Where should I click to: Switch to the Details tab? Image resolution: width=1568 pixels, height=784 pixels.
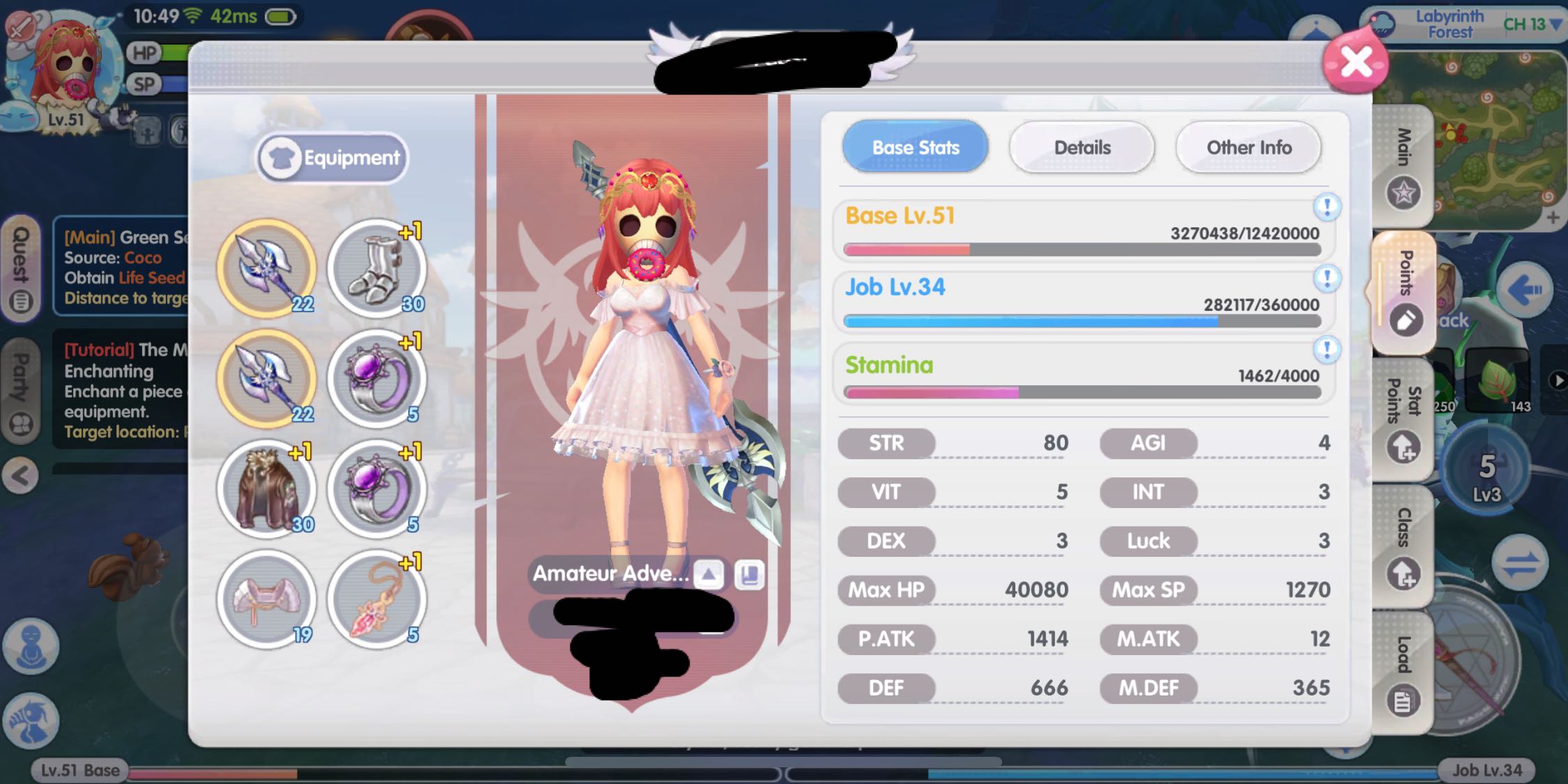[x=1082, y=147]
